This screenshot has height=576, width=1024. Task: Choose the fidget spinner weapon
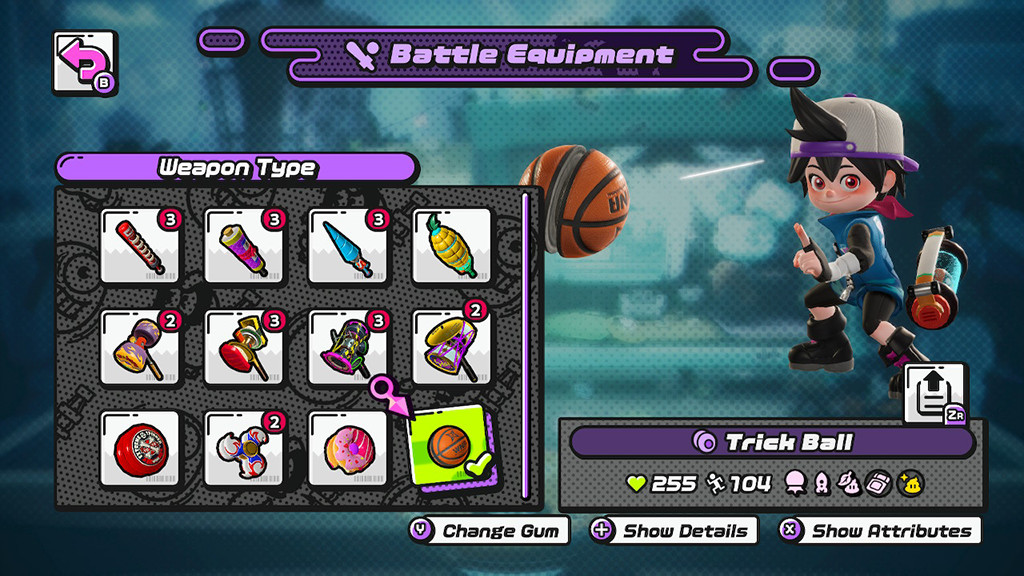pos(244,448)
